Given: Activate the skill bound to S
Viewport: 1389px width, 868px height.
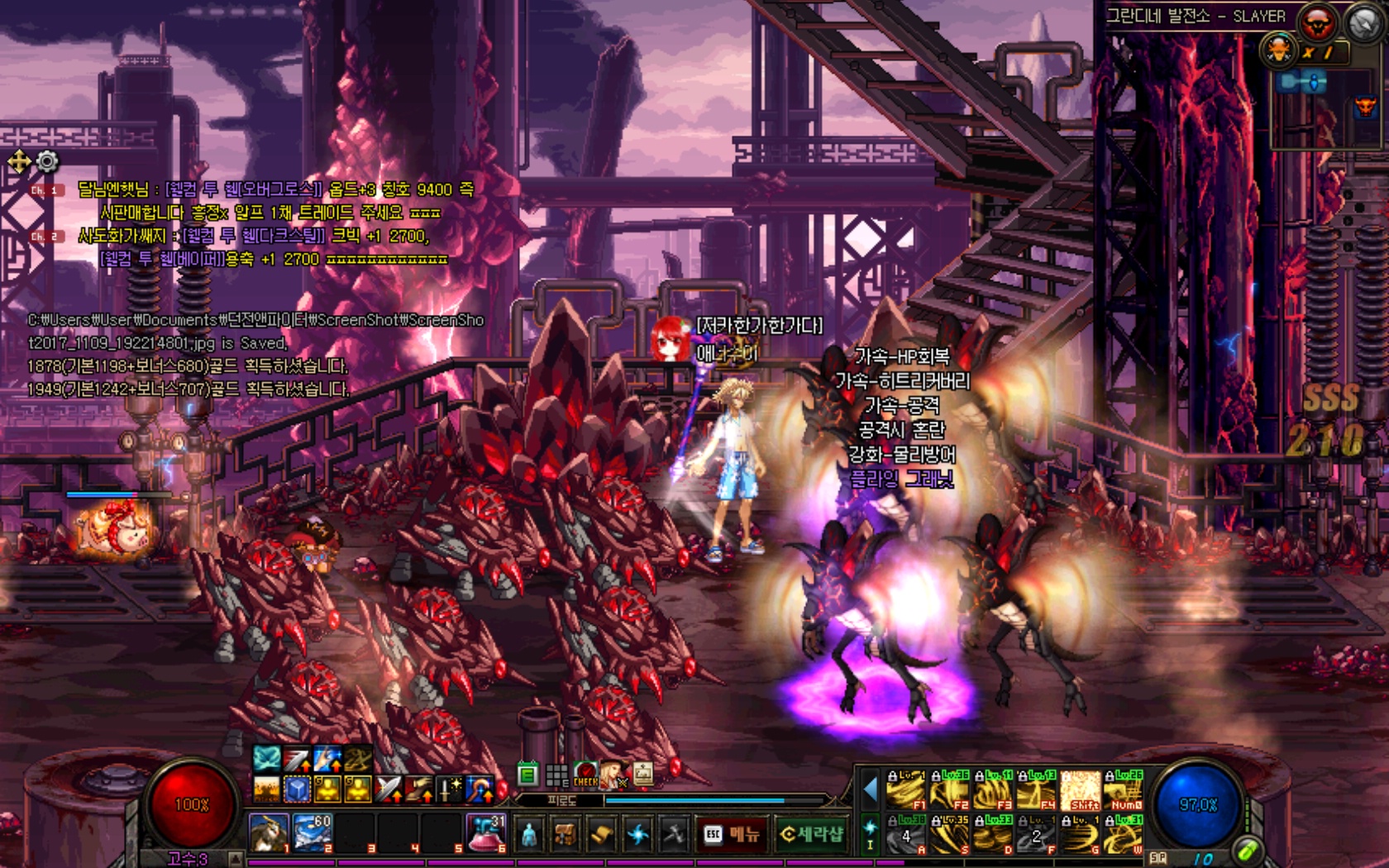Looking at the screenshot, I should point(949,835).
